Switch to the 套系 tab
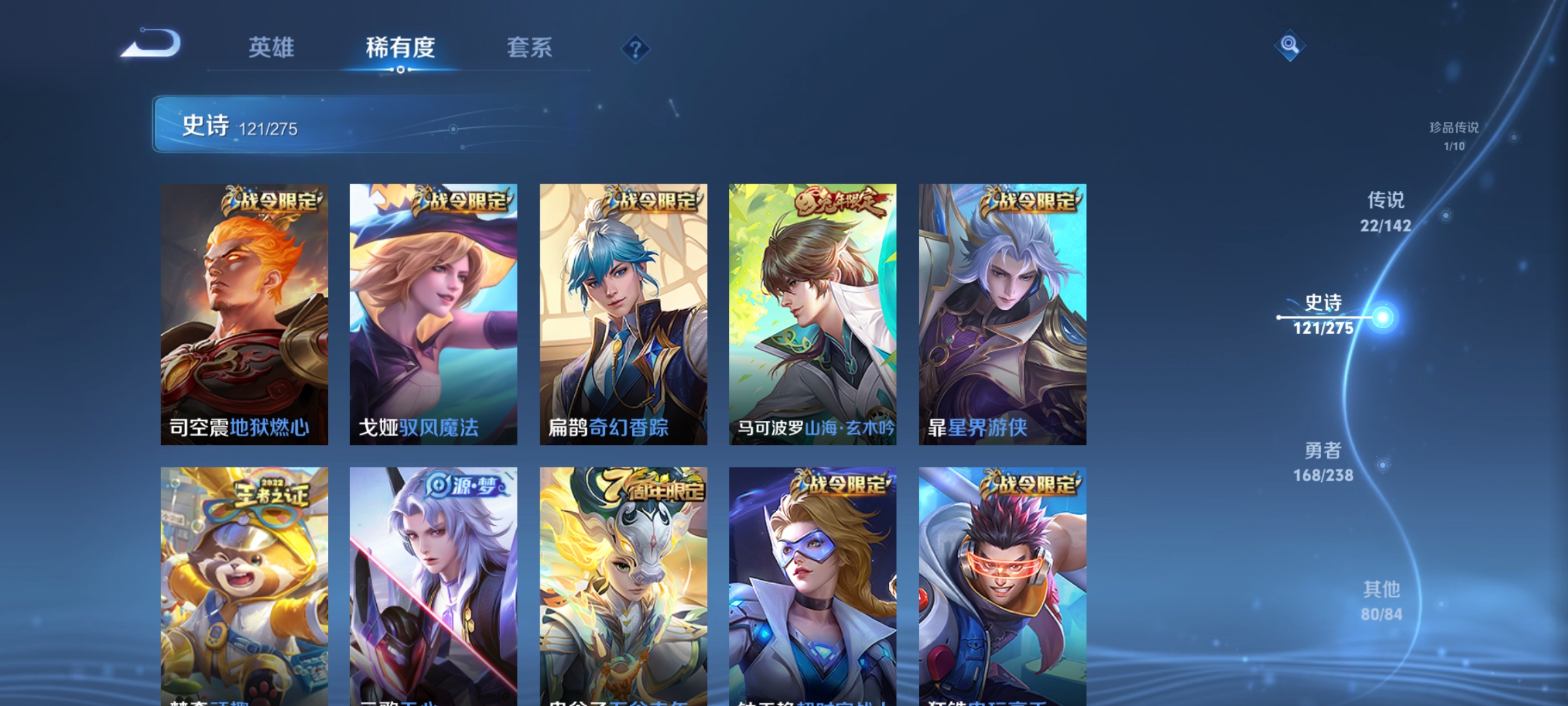This screenshot has width=1568, height=706. (531, 48)
